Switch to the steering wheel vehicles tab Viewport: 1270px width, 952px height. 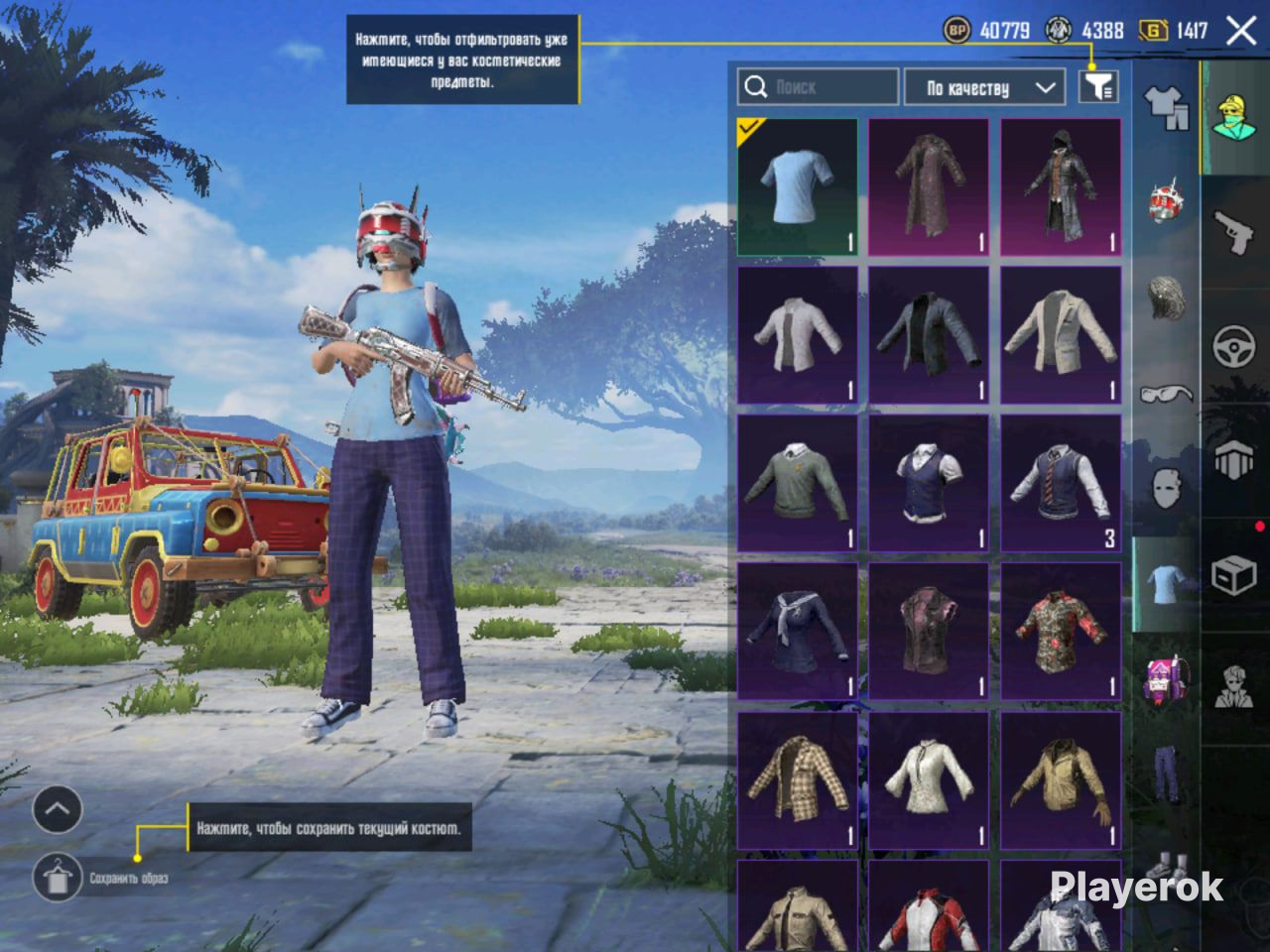(1235, 347)
